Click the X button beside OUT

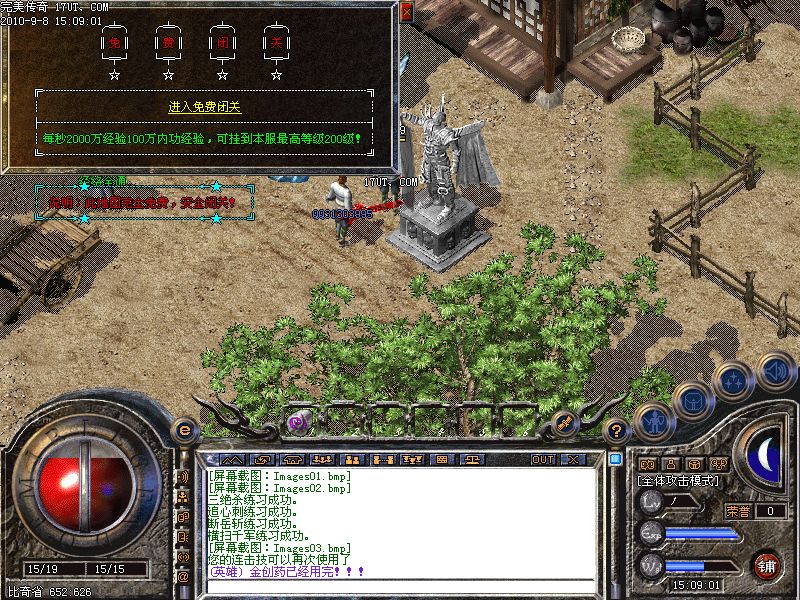point(573,459)
